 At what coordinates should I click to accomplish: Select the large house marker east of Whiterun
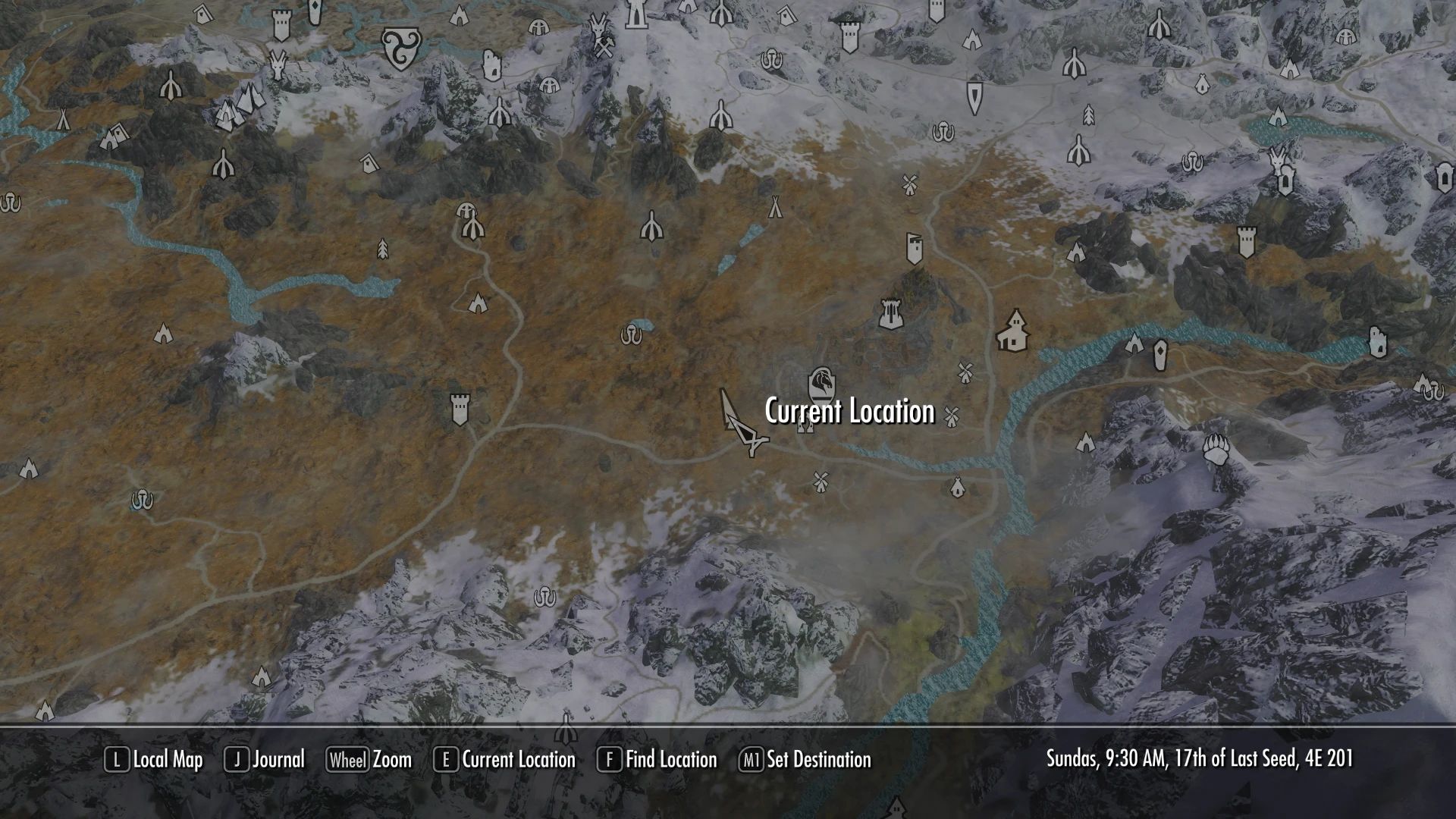pos(1012,331)
